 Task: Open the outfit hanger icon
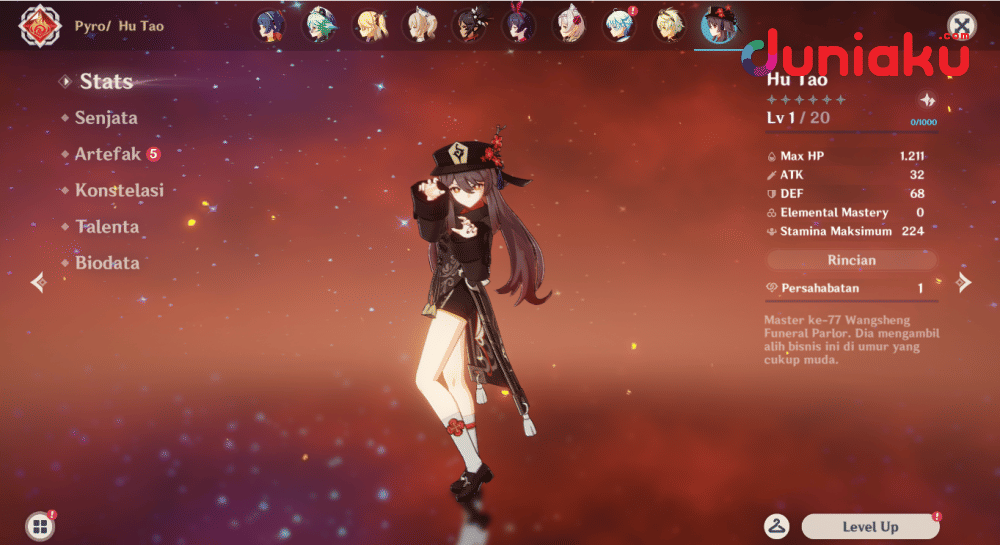776,526
